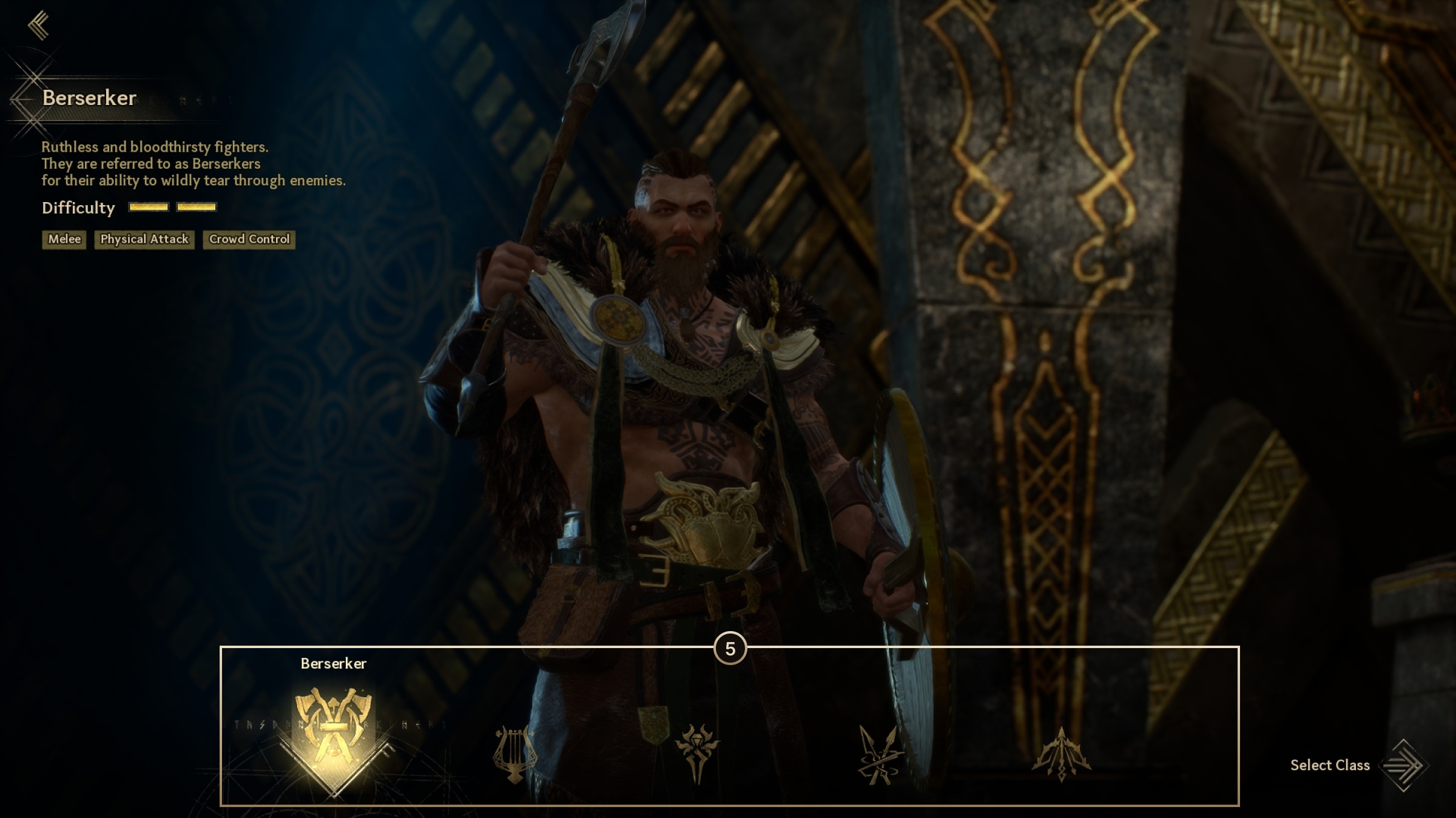
Task: Toggle the Physical Attack tag
Action: [x=144, y=239]
